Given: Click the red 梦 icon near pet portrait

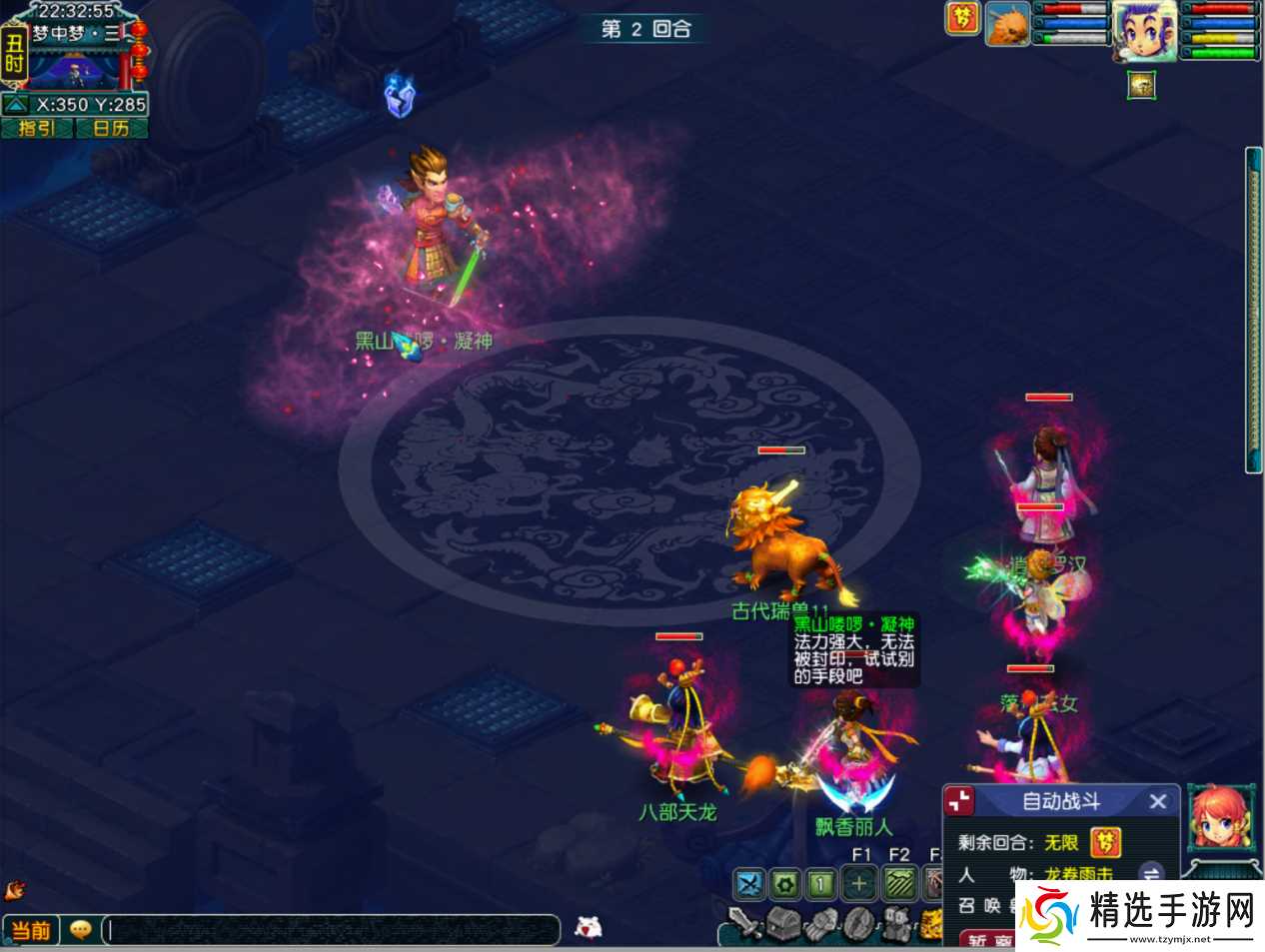Looking at the screenshot, I should click(962, 18).
